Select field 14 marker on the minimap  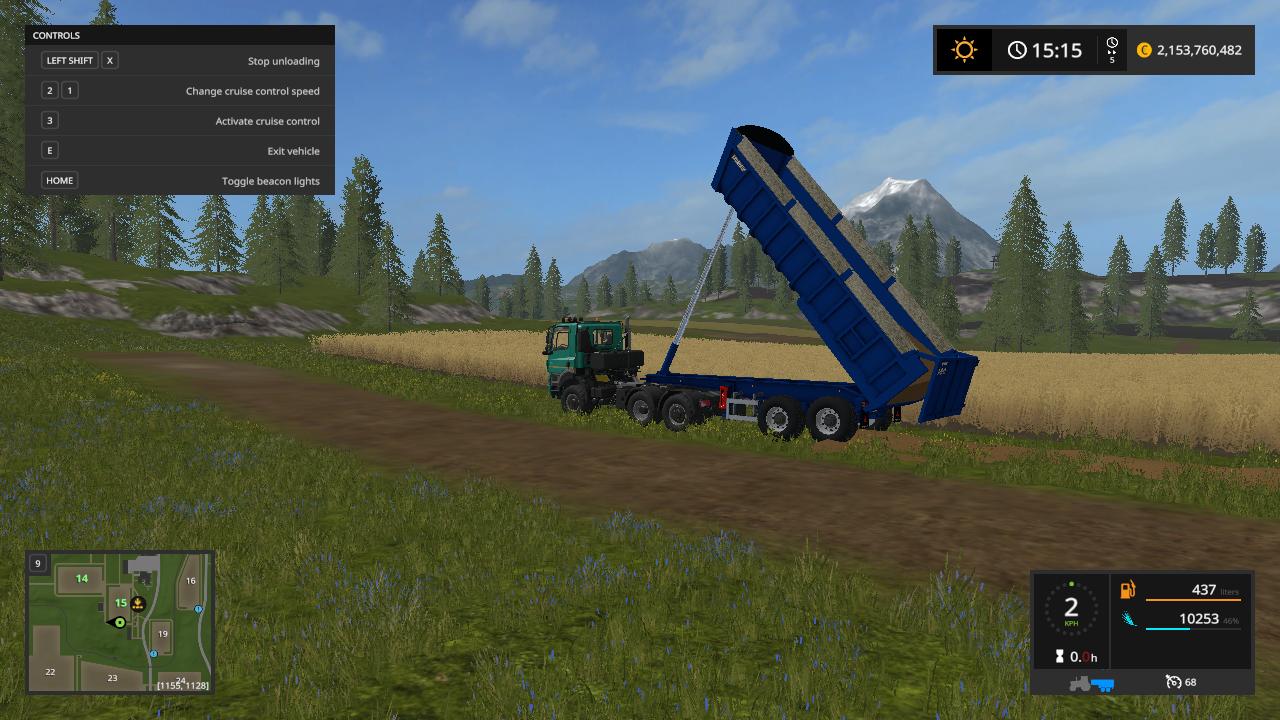[82, 578]
